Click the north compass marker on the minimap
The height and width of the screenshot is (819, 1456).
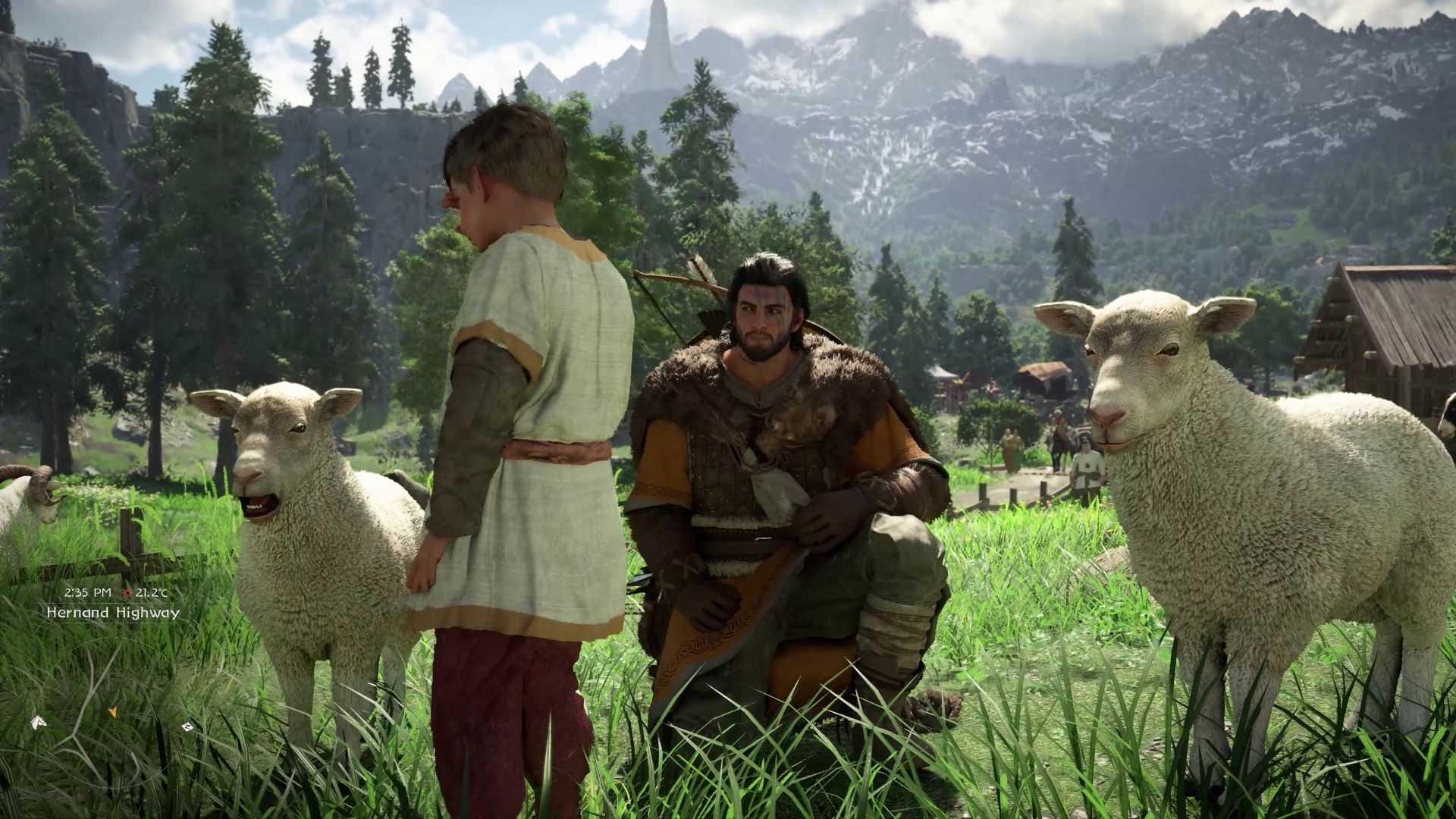[187, 726]
